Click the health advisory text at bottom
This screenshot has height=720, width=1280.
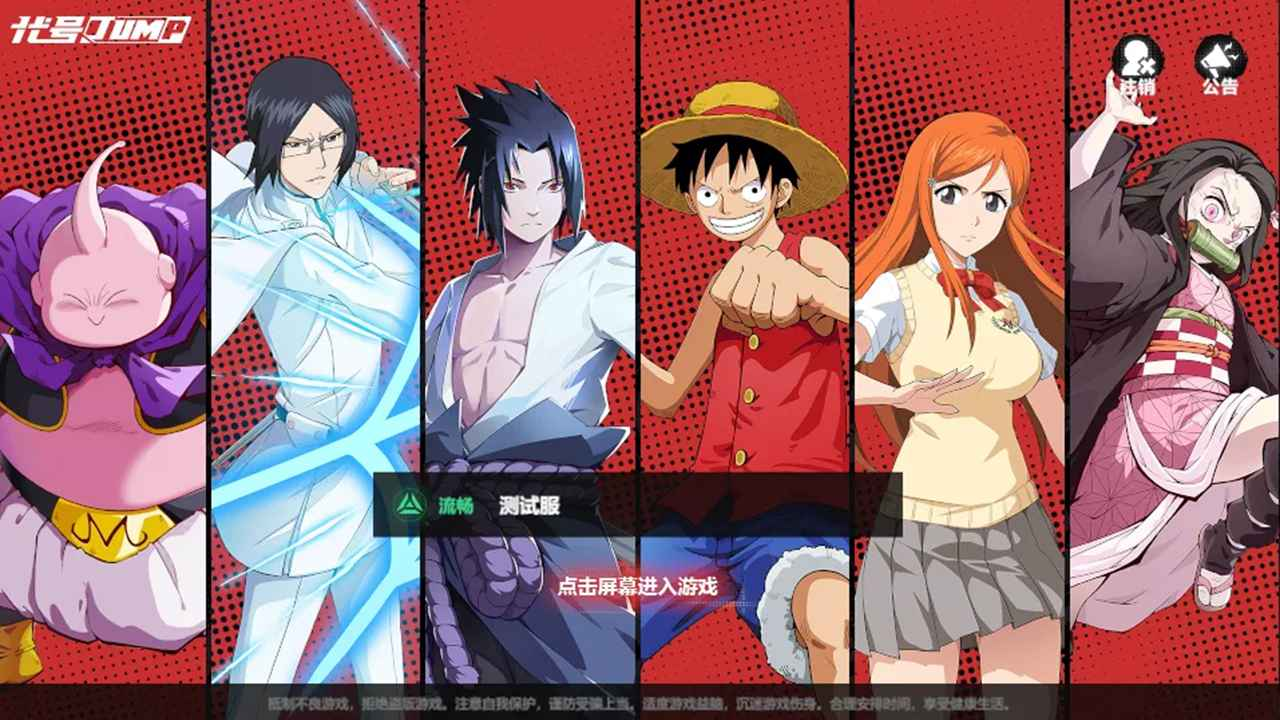(640, 704)
